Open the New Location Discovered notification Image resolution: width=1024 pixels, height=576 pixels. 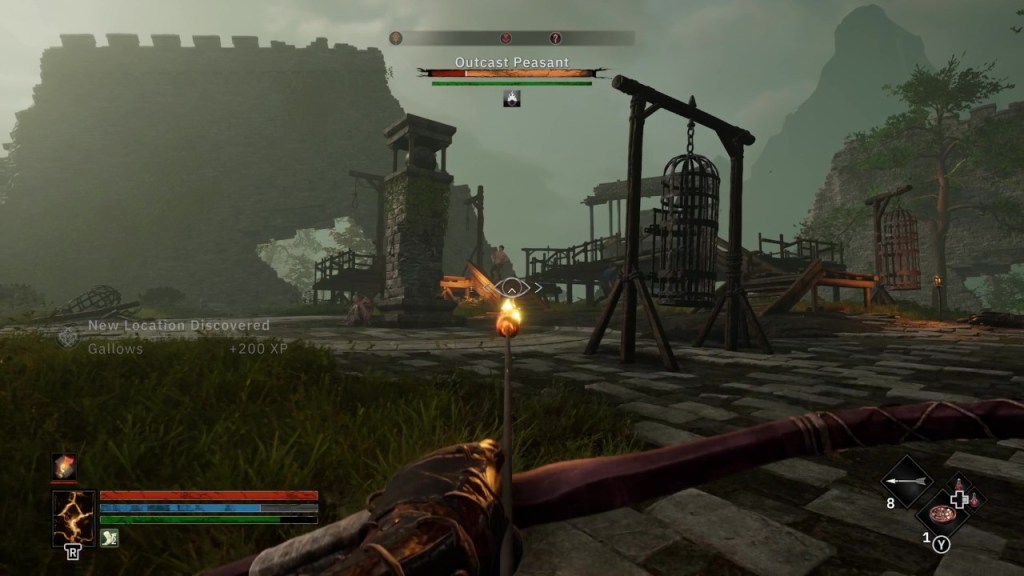(x=178, y=326)
